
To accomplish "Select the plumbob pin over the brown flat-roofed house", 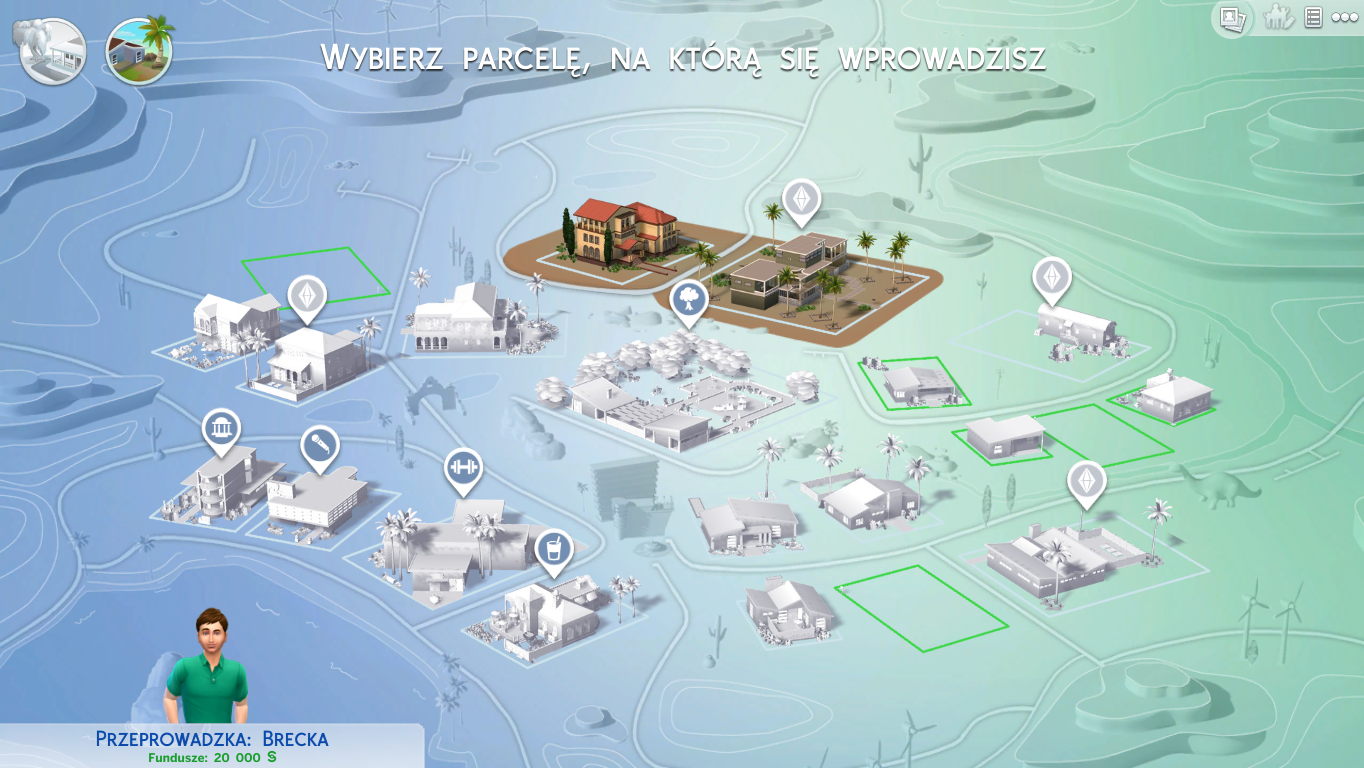I will [x=801, y=199].
